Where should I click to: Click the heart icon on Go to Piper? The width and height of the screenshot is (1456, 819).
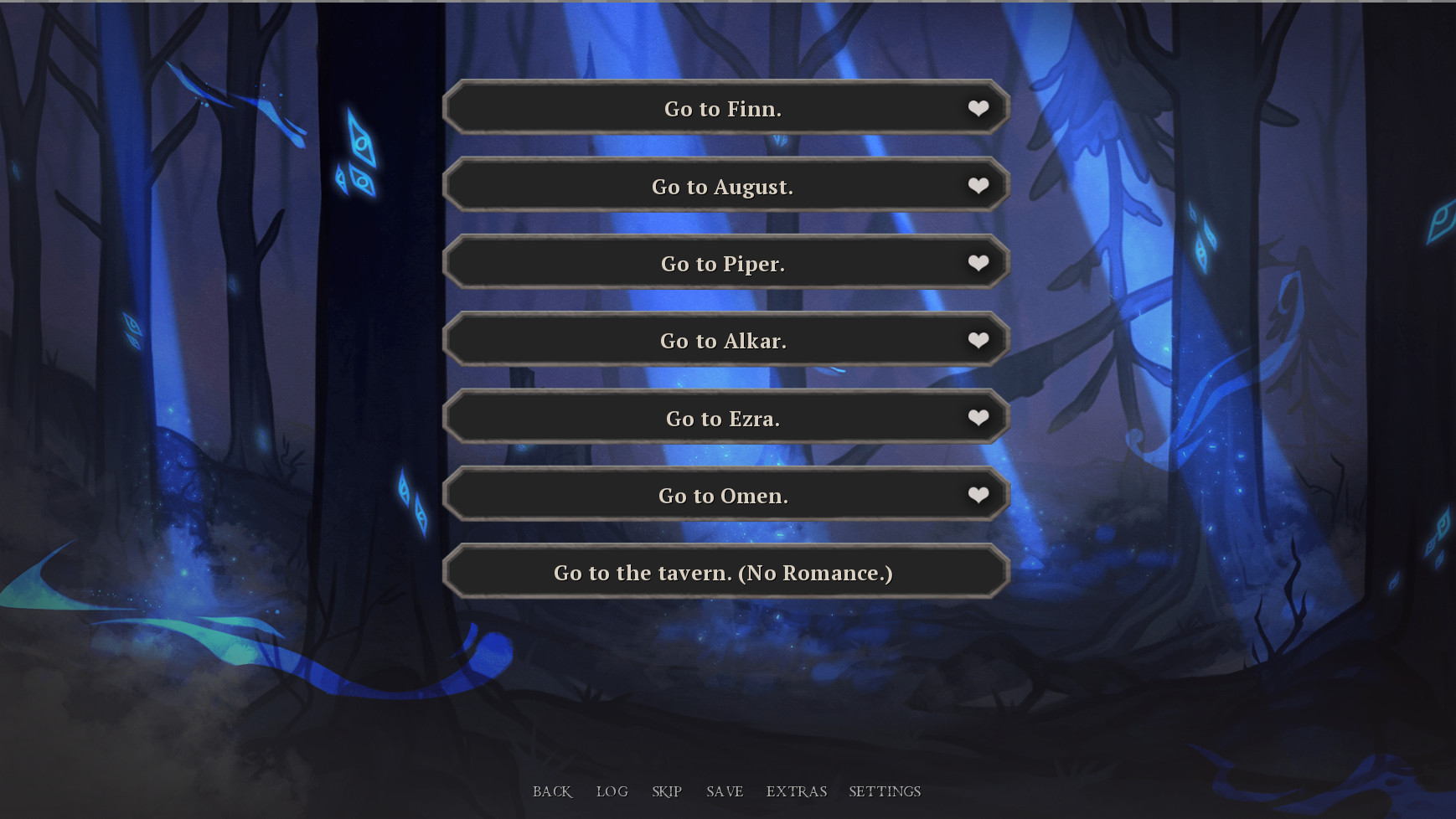pos(978,262)
